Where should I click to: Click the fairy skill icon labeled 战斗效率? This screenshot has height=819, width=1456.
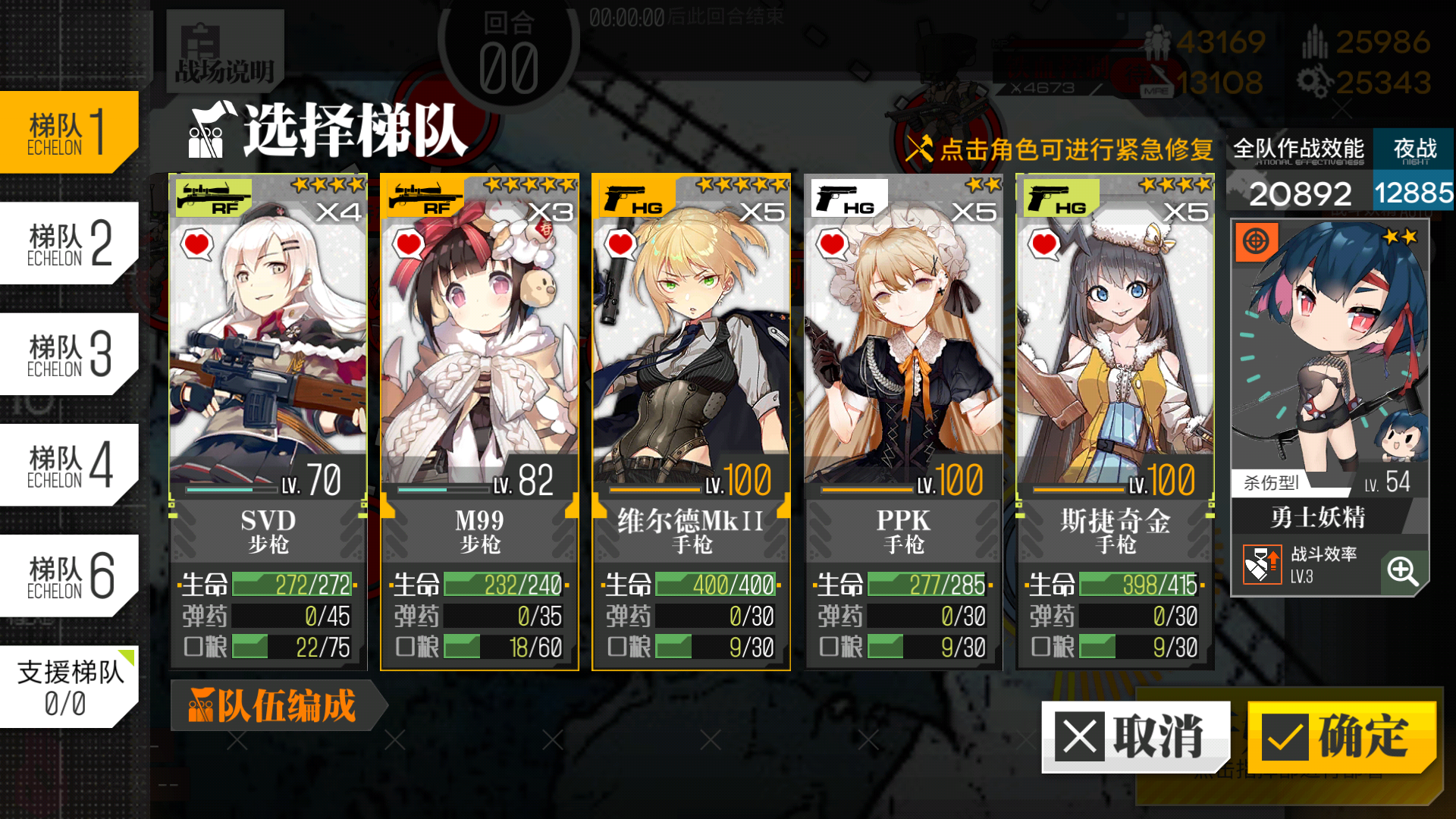pyautogui.click(x=1263, y=565)
